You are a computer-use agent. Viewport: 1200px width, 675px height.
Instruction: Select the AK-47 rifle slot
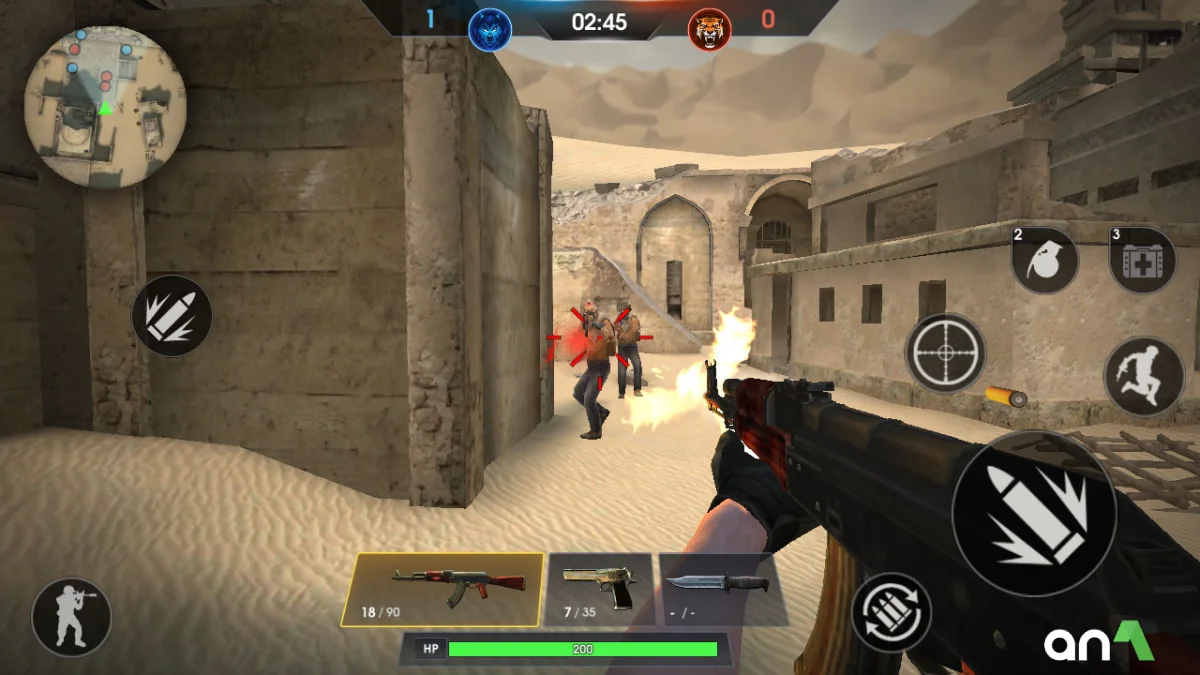click(x=442, y=590)
